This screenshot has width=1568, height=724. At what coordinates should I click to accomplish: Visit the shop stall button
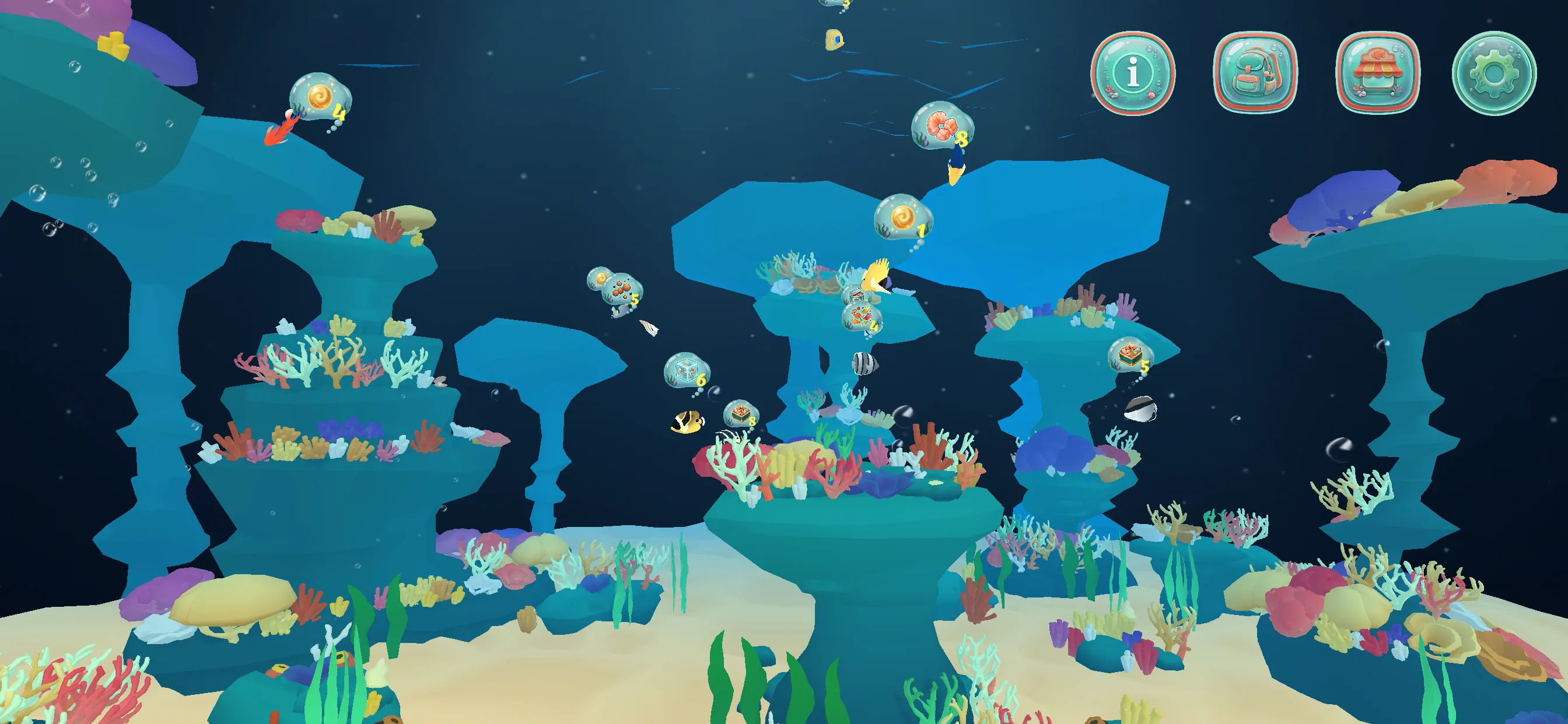[x=1377, y=72]
